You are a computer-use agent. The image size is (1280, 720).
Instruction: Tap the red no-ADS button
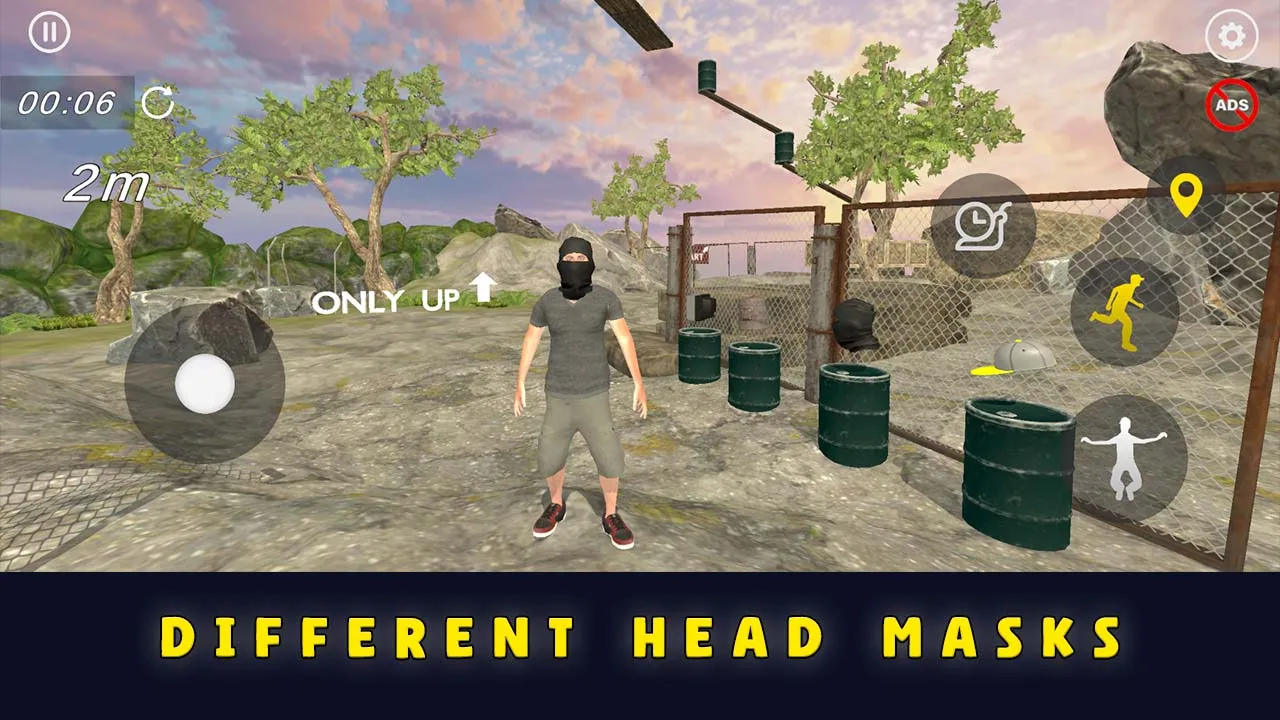pyautogui.click(x=1231, y=106)
